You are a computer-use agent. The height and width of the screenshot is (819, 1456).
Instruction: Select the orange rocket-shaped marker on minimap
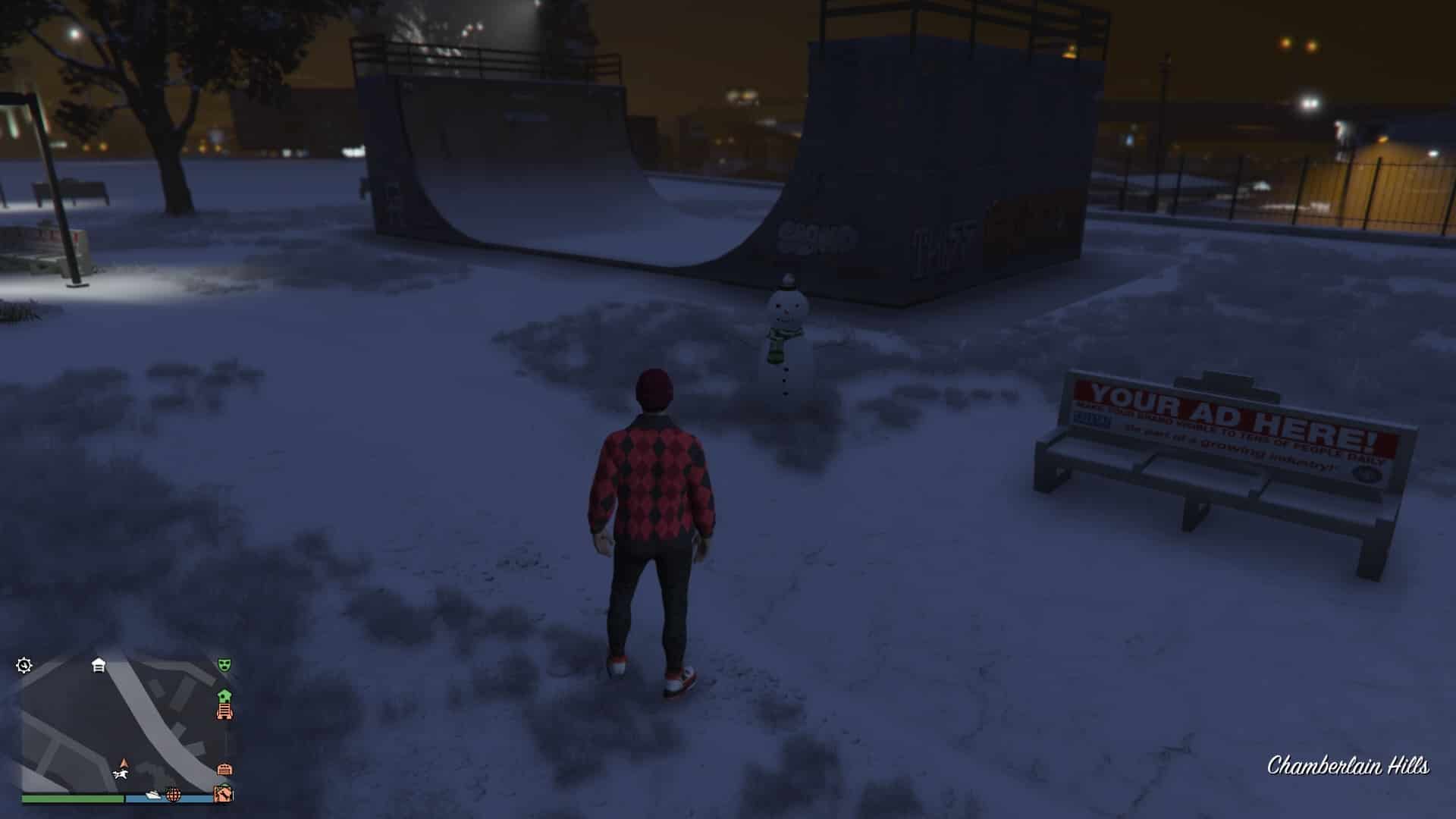[224, 711]
